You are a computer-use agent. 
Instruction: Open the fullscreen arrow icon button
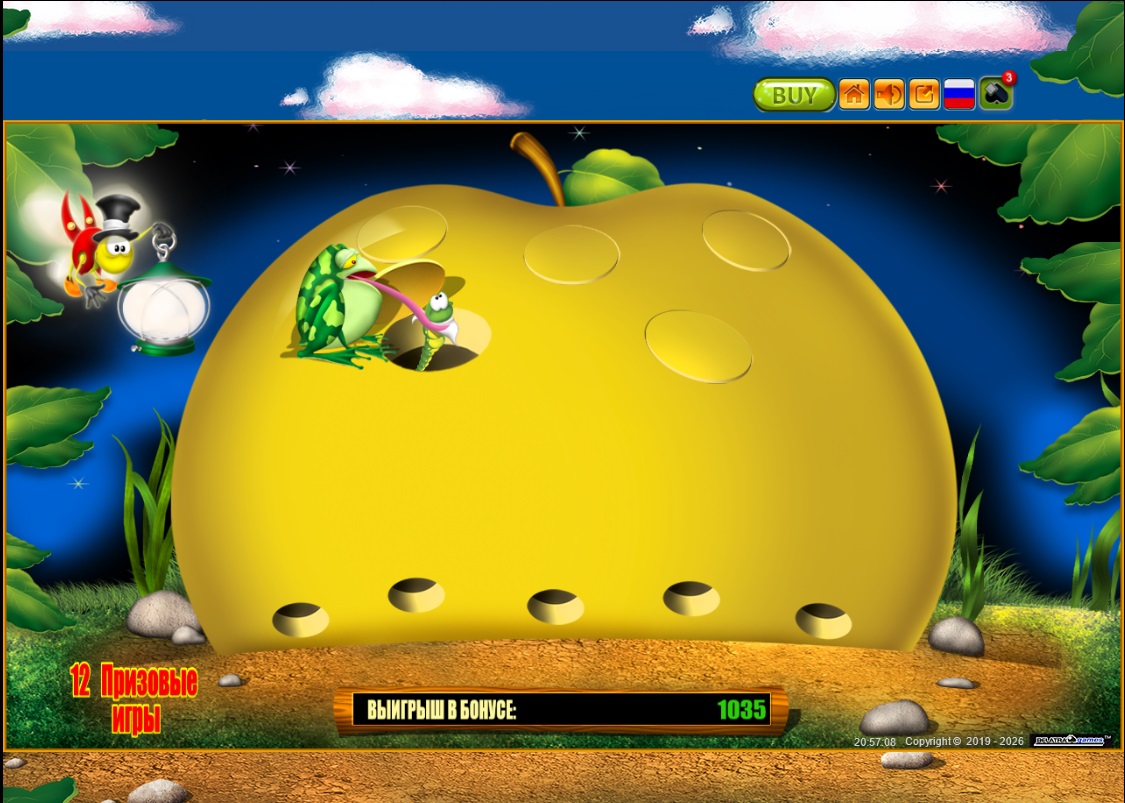(925, 95)
